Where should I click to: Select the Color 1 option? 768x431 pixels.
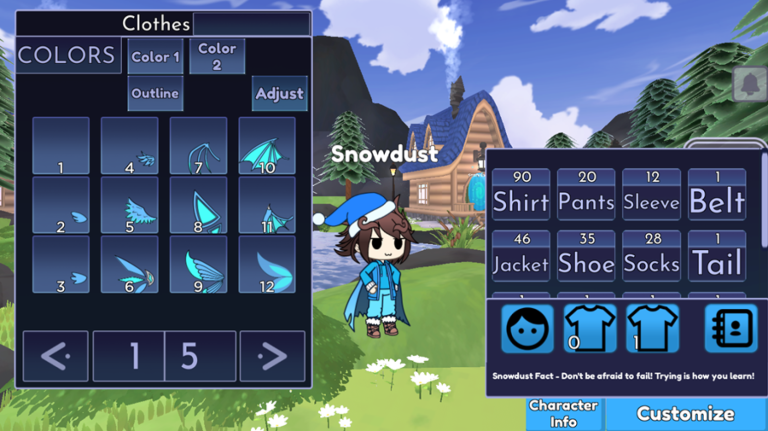pyautogui.click(x=156, y=57)
